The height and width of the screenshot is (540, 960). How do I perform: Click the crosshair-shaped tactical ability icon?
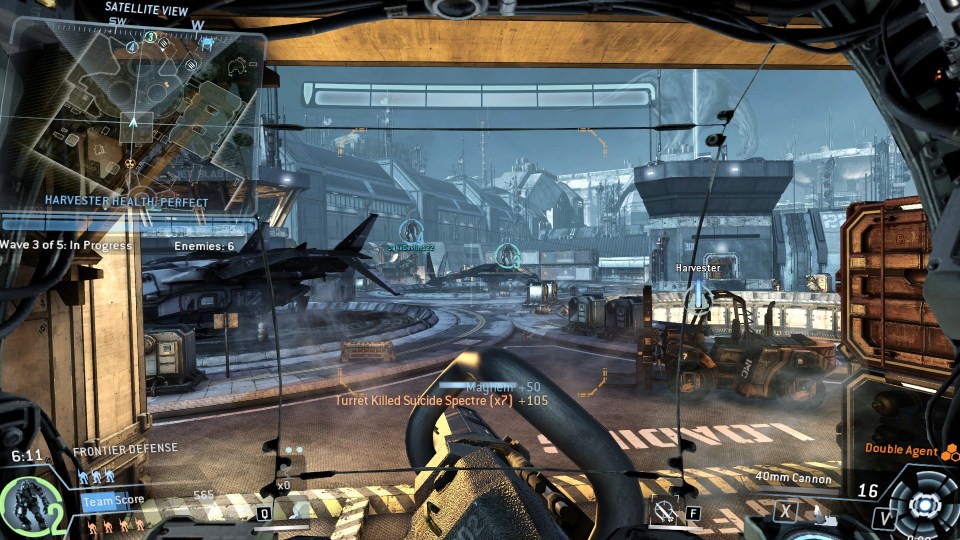[664, 512]
